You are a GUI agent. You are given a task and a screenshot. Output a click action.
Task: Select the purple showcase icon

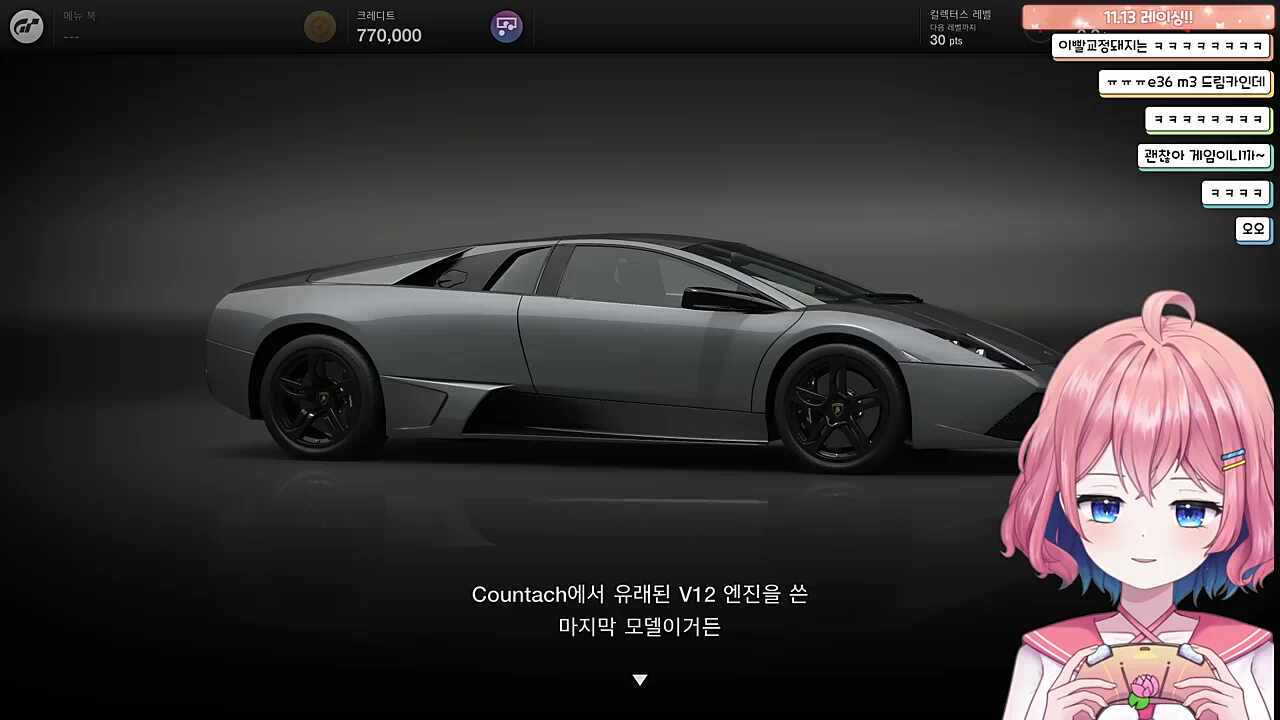pos(506,26)
